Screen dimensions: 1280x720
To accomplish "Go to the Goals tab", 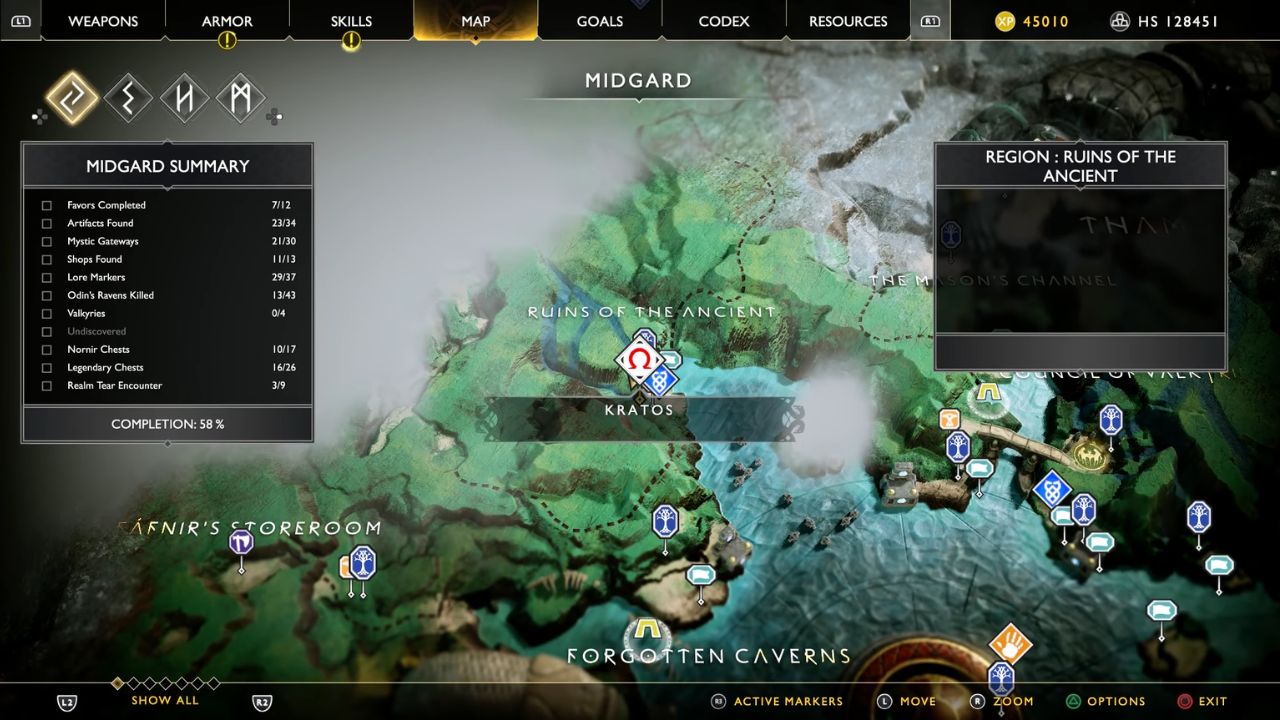I will click(x=600, y=21).
